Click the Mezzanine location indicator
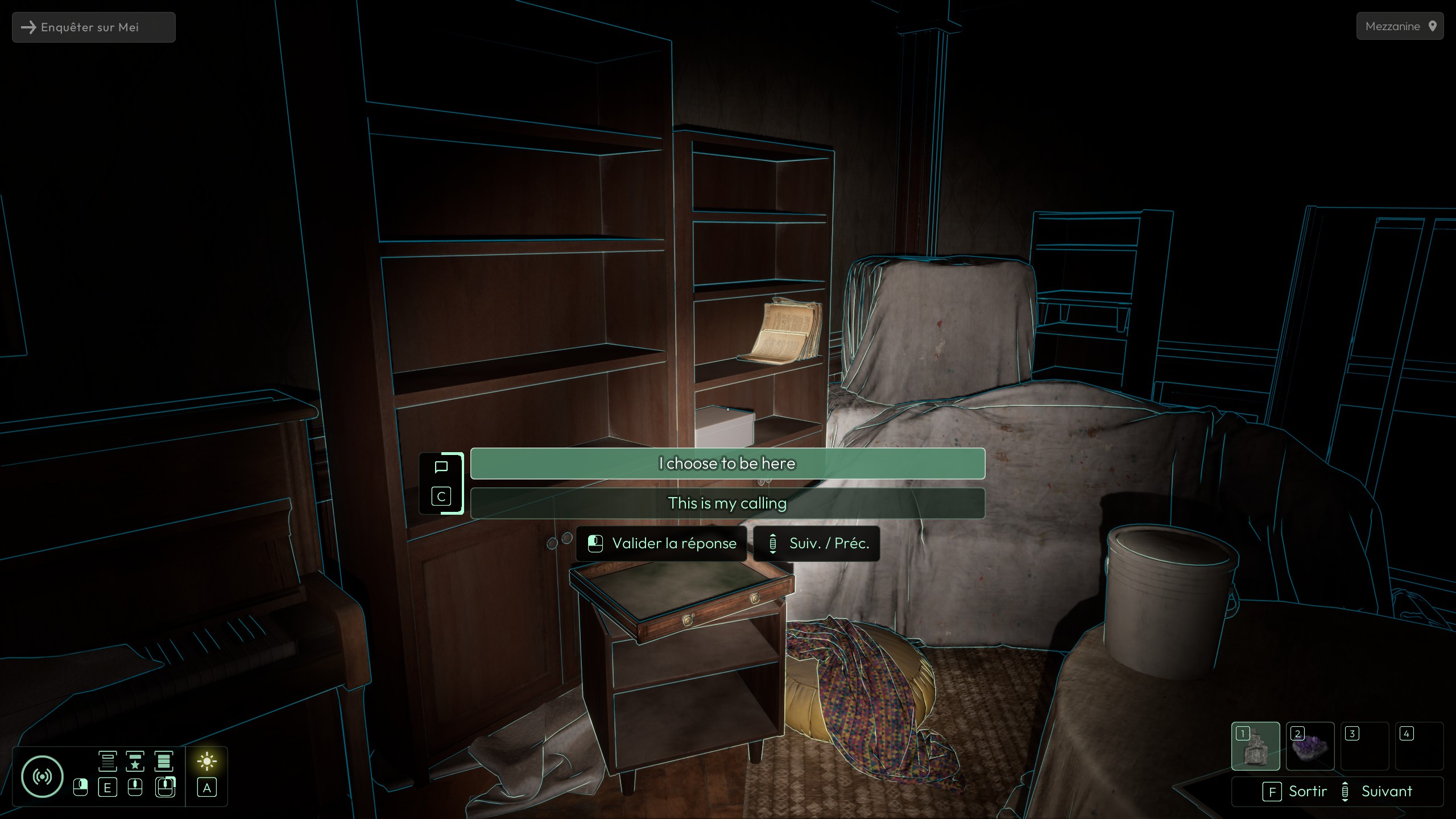 (x=1400, y=26)
